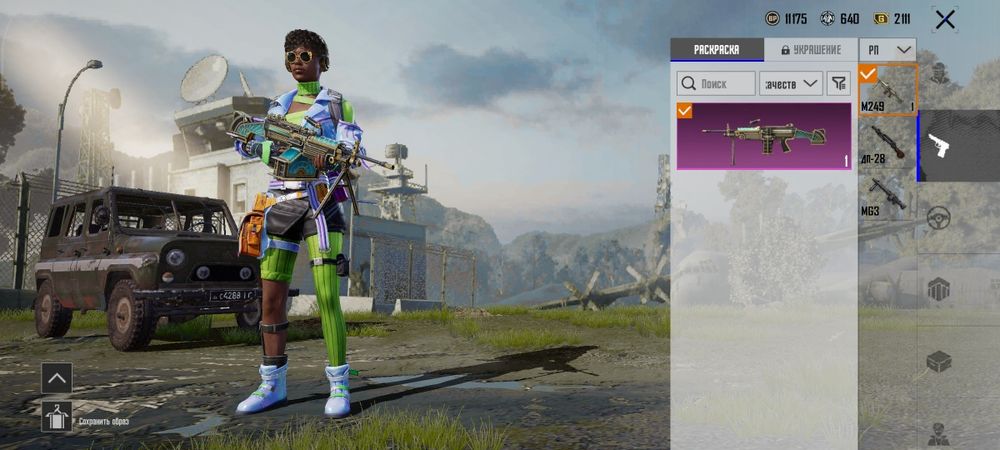Open the locked Украшение tab

(x=810, y=50)
